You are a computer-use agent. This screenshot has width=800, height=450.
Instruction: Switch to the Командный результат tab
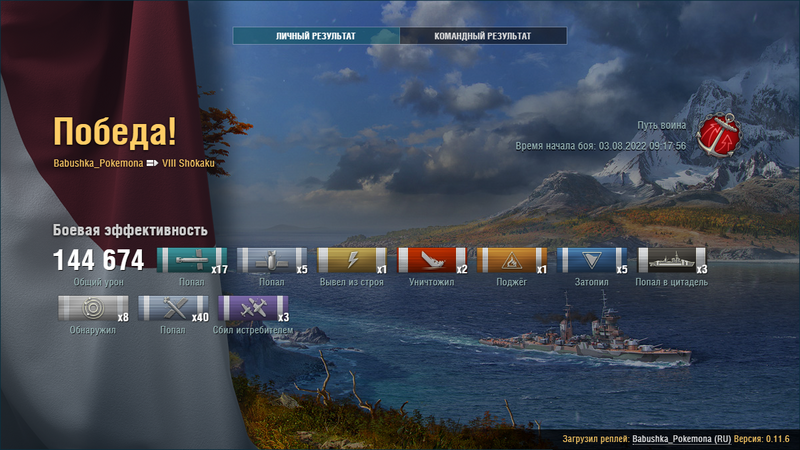click(x=483, y=36)
